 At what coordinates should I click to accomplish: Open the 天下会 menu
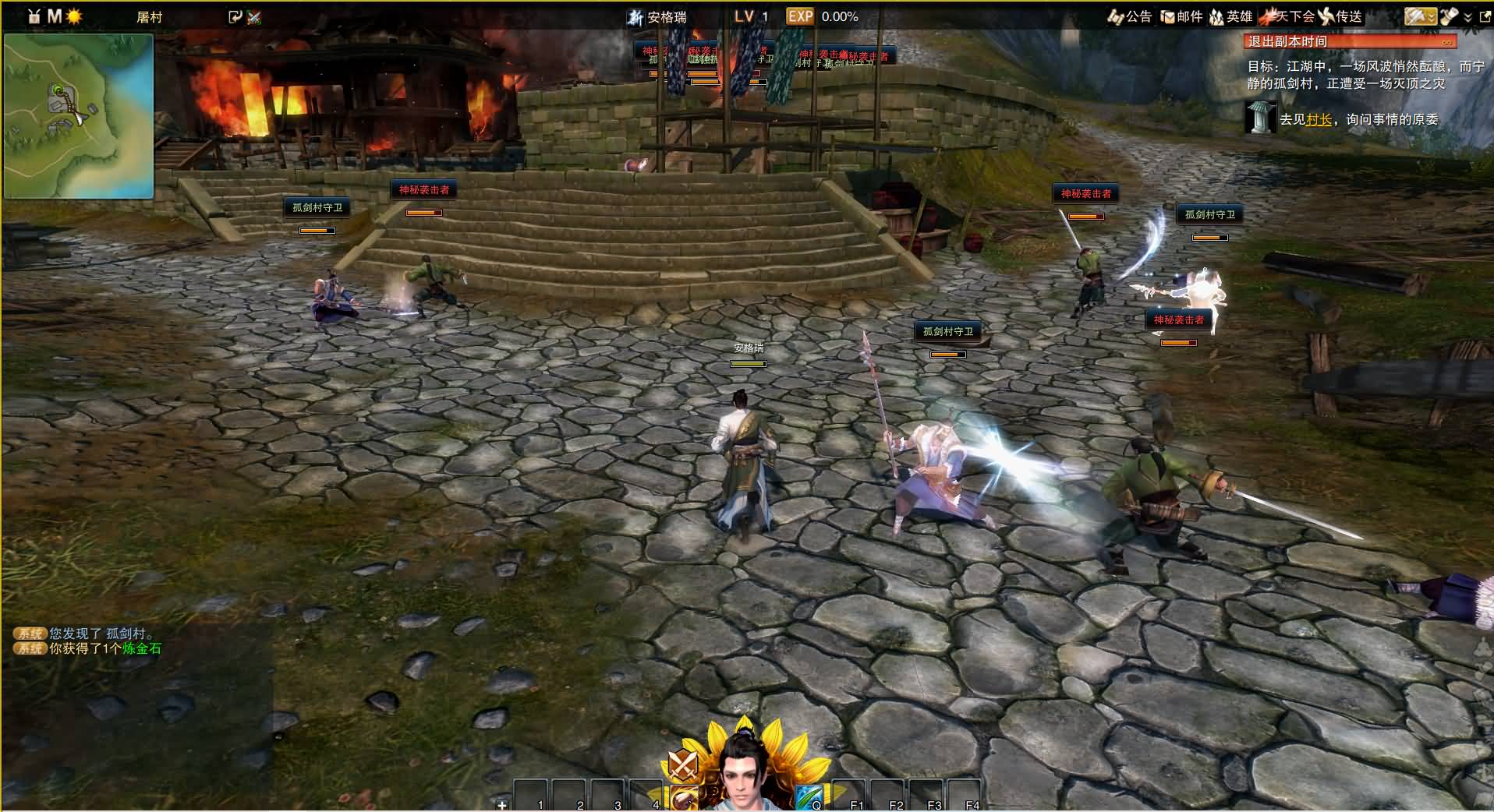[1287, 16]
